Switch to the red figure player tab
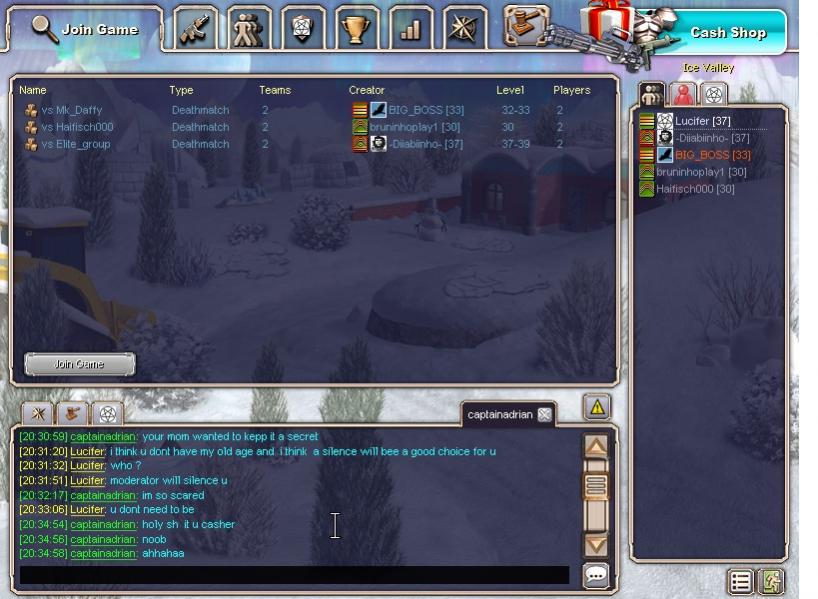The width and height of the screenshot is (818, 599). (683, 94)
